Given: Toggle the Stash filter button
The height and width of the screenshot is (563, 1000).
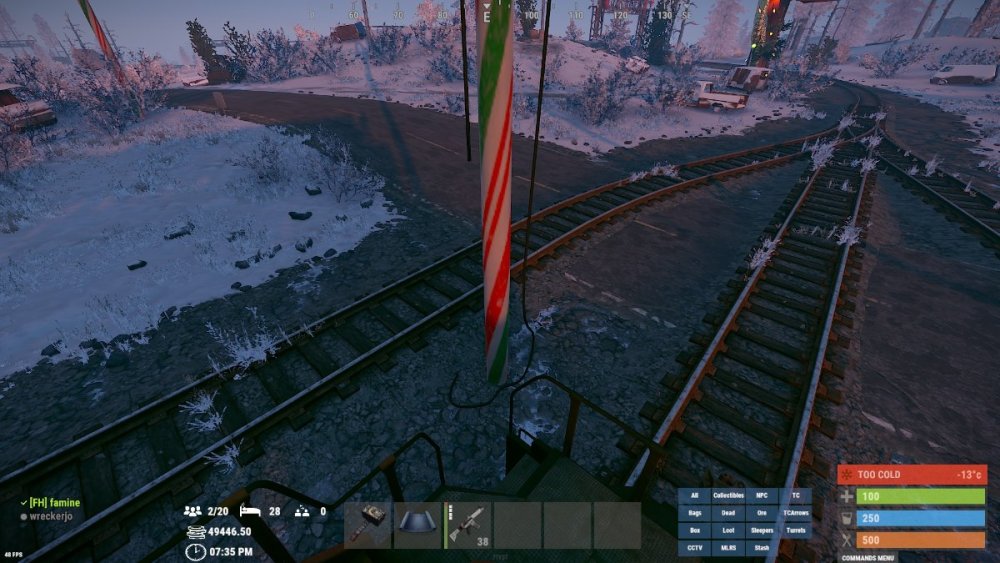Looking at the screenshot, I should point(762,547).
